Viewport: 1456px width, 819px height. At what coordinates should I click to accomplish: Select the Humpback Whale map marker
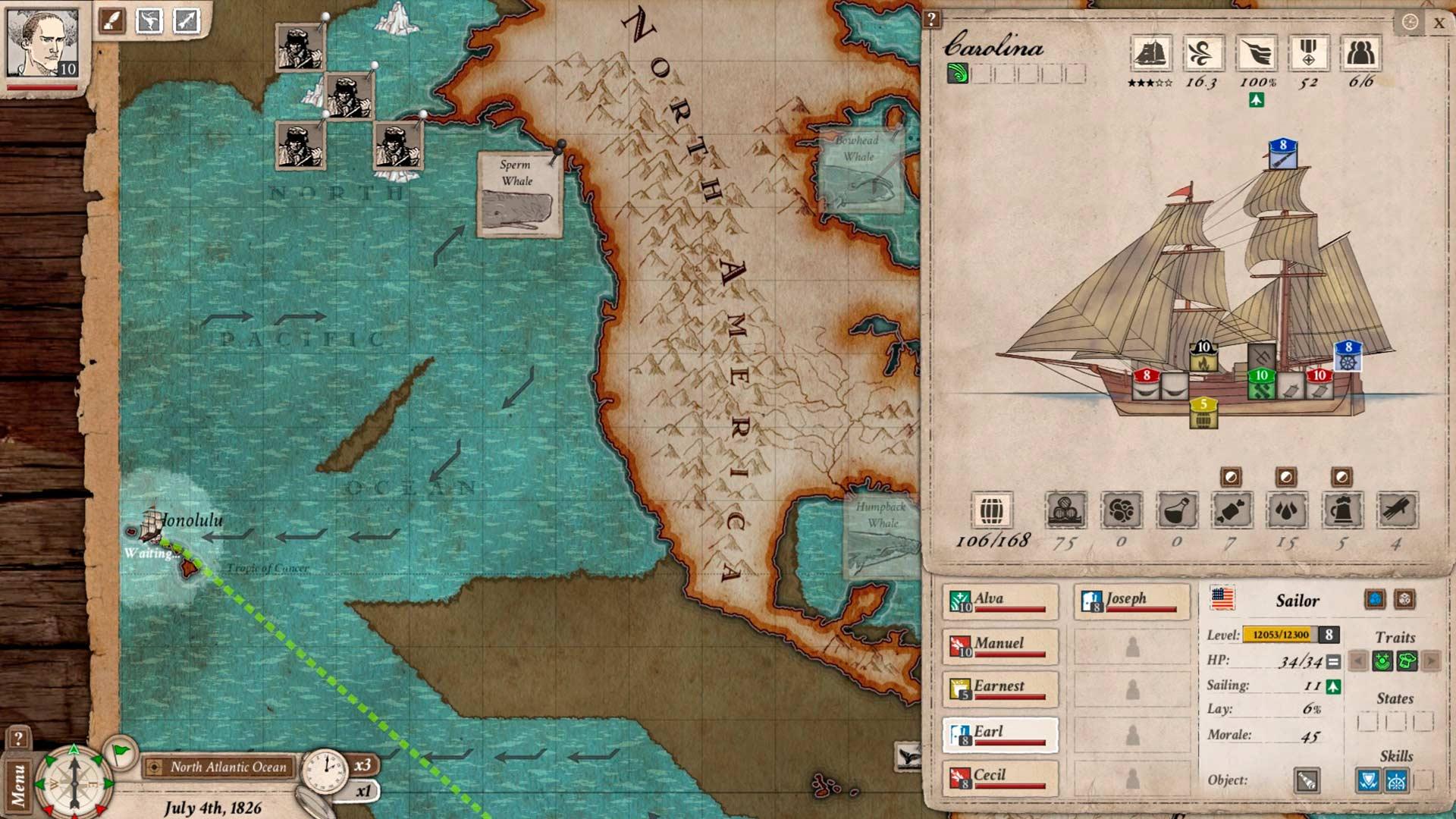881,535
